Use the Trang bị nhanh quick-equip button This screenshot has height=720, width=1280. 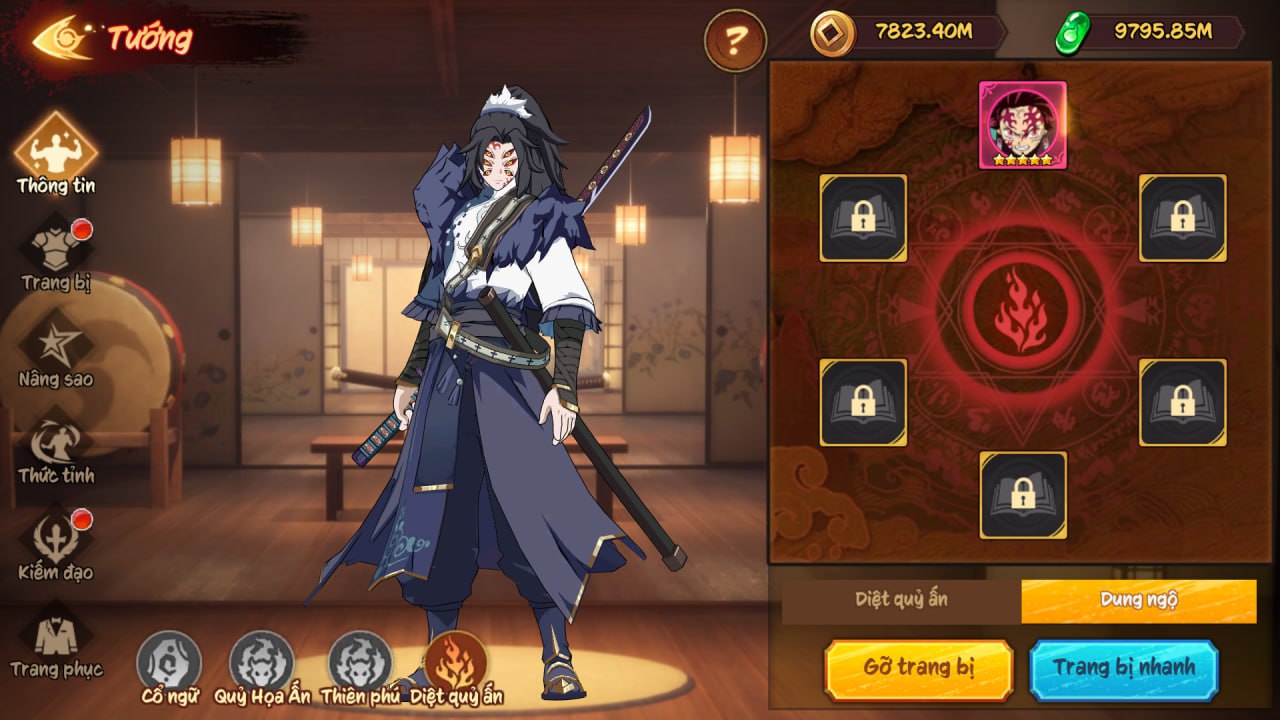(x=1124, y=668)
